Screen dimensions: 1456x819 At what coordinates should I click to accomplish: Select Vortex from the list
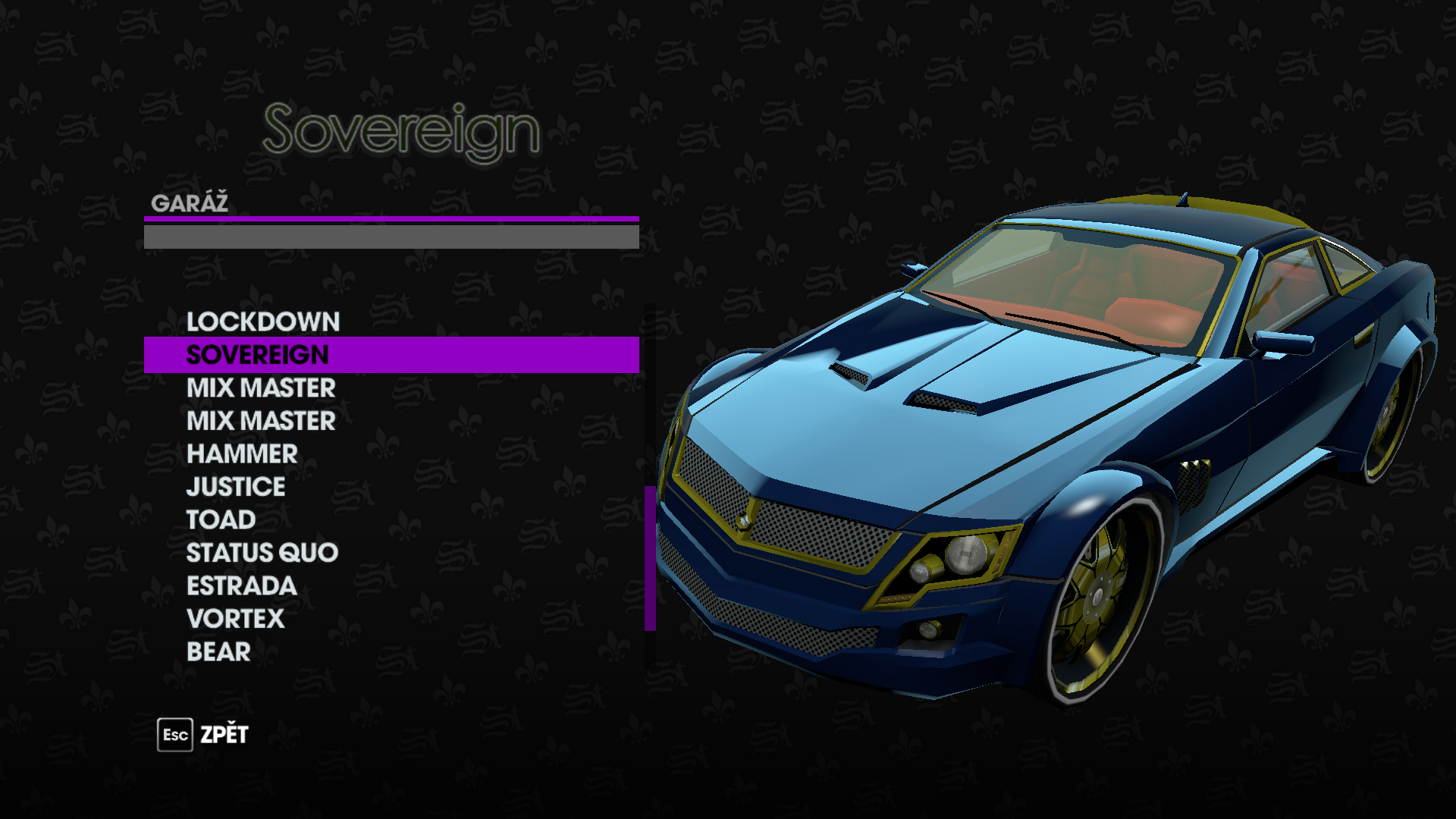tap(235, 619)
